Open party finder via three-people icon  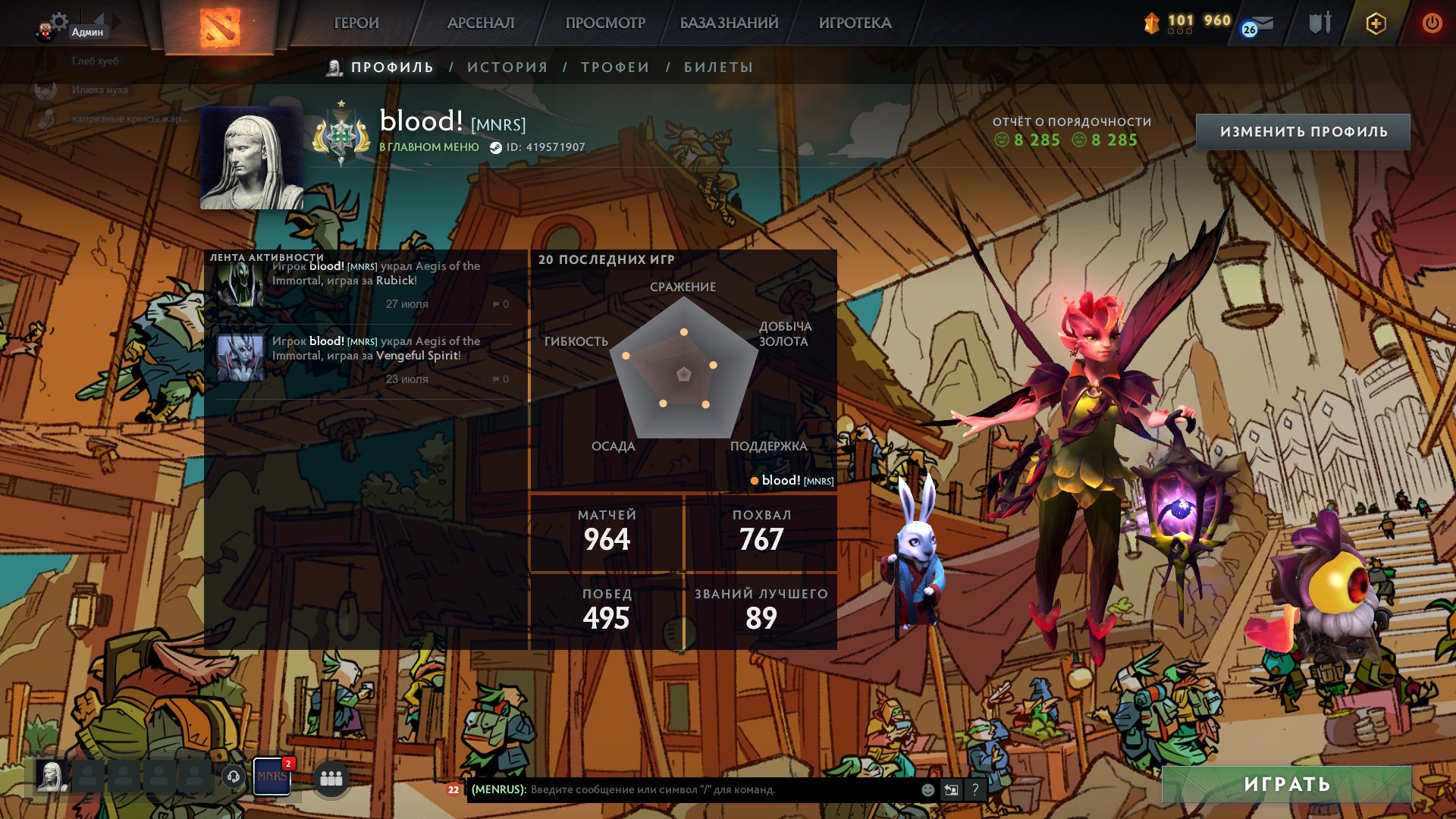click(331, 777)
